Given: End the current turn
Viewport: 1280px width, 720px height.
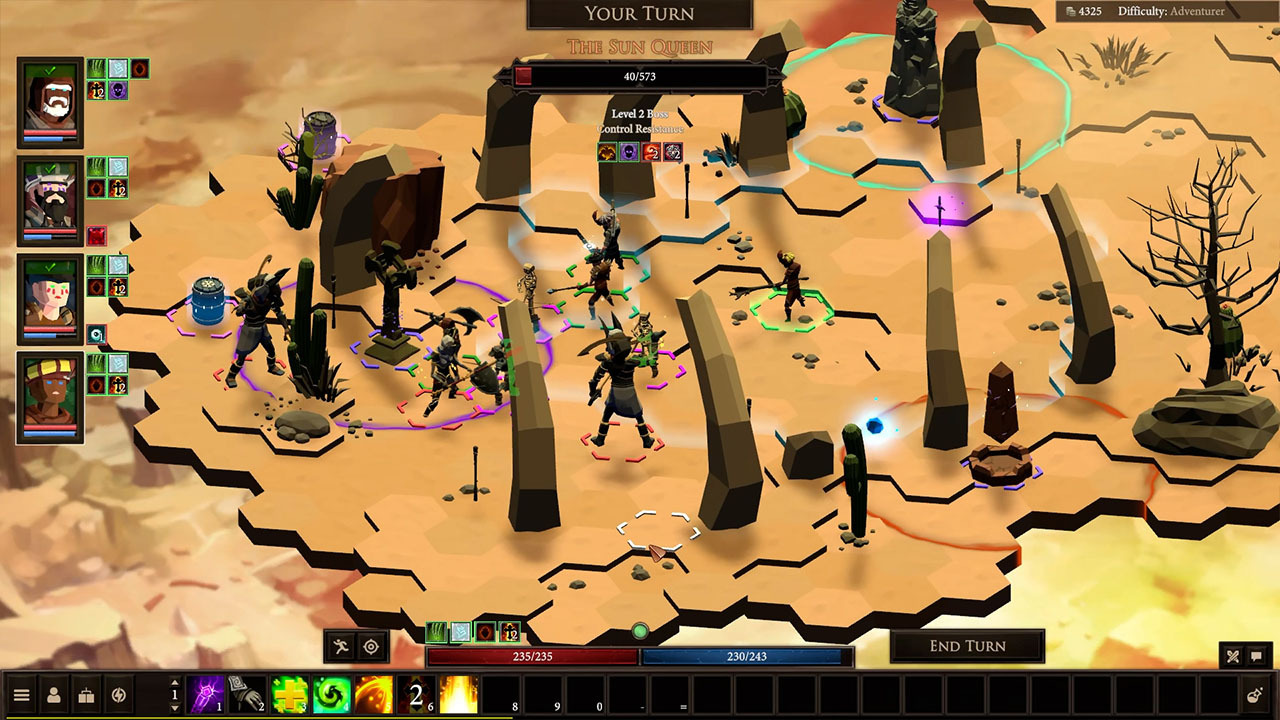Looking at the screenshot, I should click(967, 646).
